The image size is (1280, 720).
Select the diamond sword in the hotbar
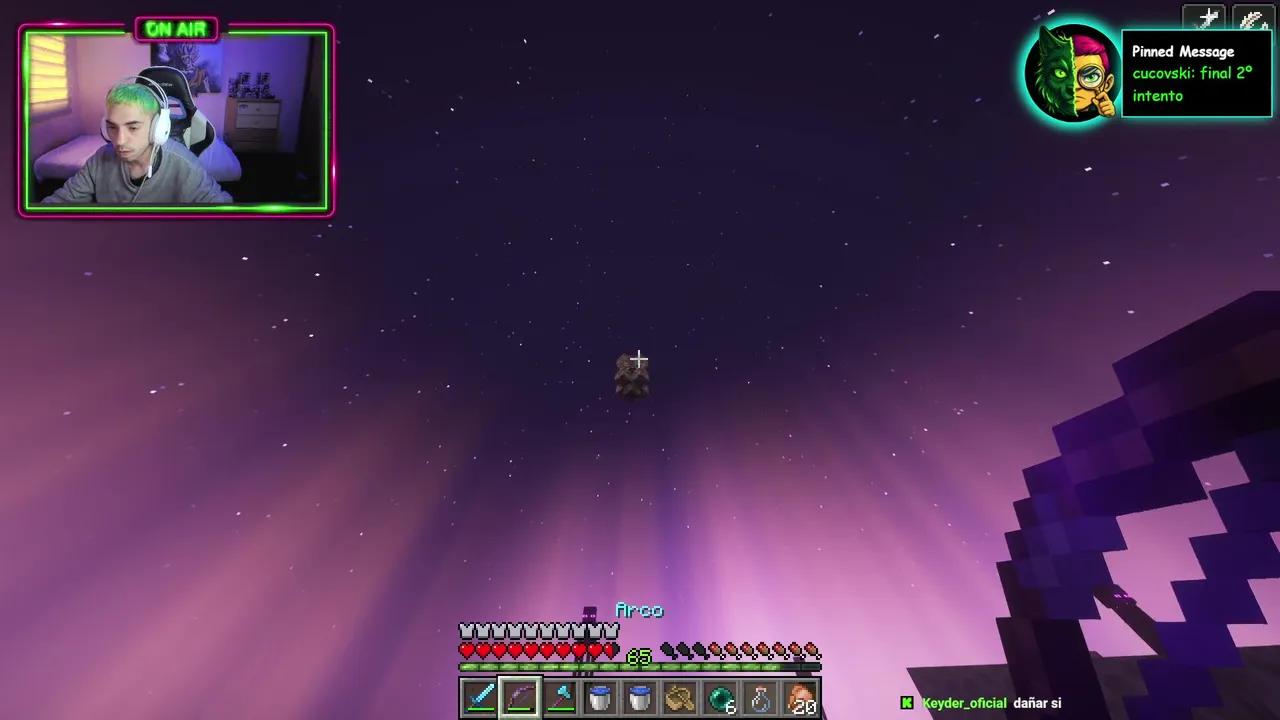click(x=479, y=698)
